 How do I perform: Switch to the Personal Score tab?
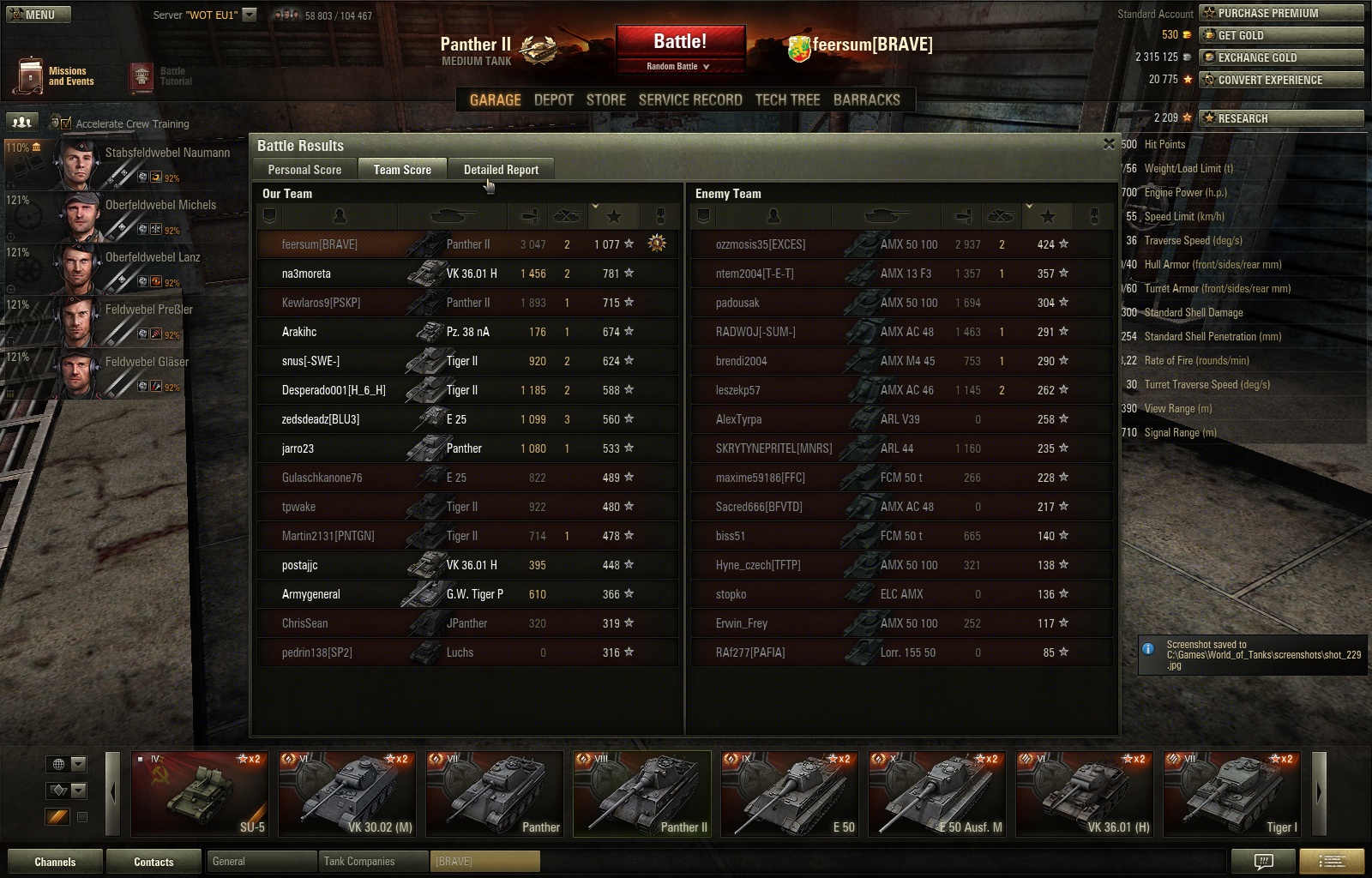[304, 170]
